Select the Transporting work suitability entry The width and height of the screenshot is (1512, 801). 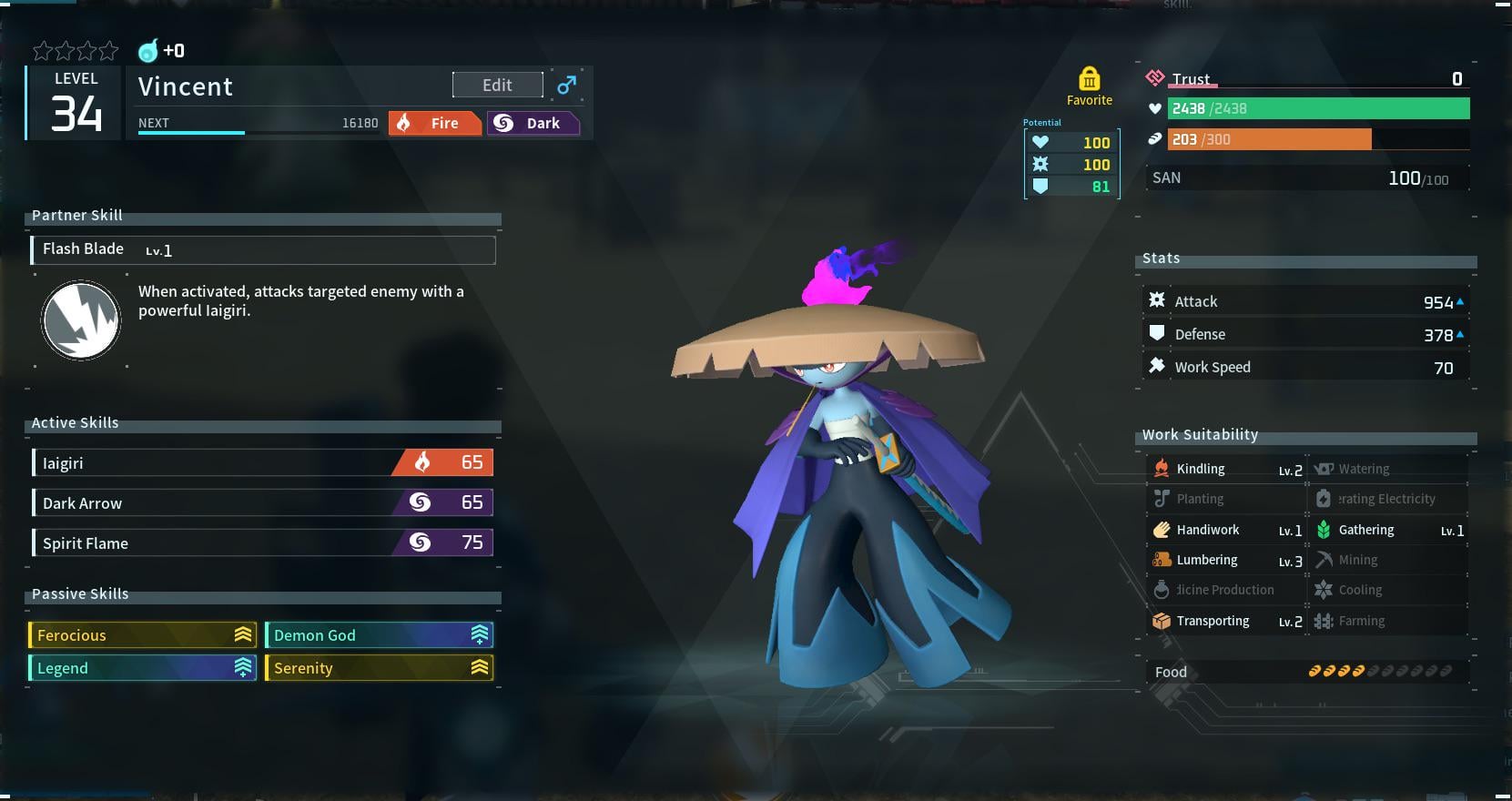1226,621
